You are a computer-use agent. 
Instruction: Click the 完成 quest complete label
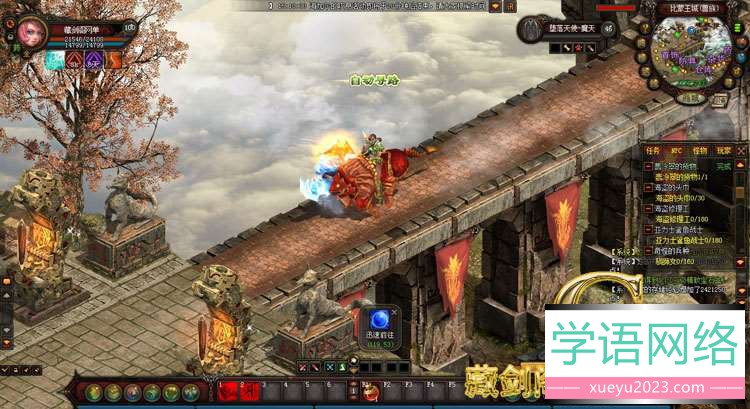click(725, 166)
